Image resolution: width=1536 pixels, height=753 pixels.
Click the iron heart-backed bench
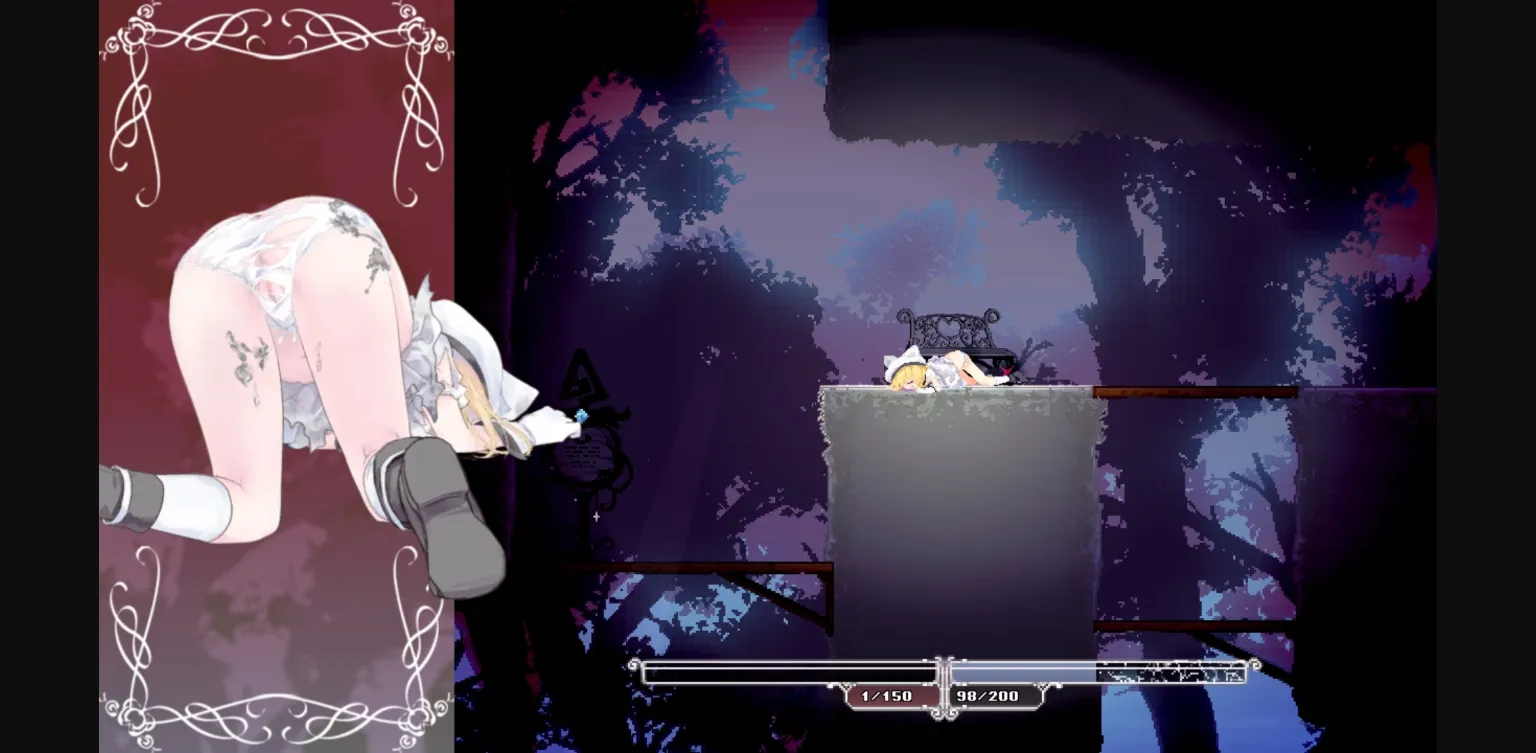(x=948, y=326)
